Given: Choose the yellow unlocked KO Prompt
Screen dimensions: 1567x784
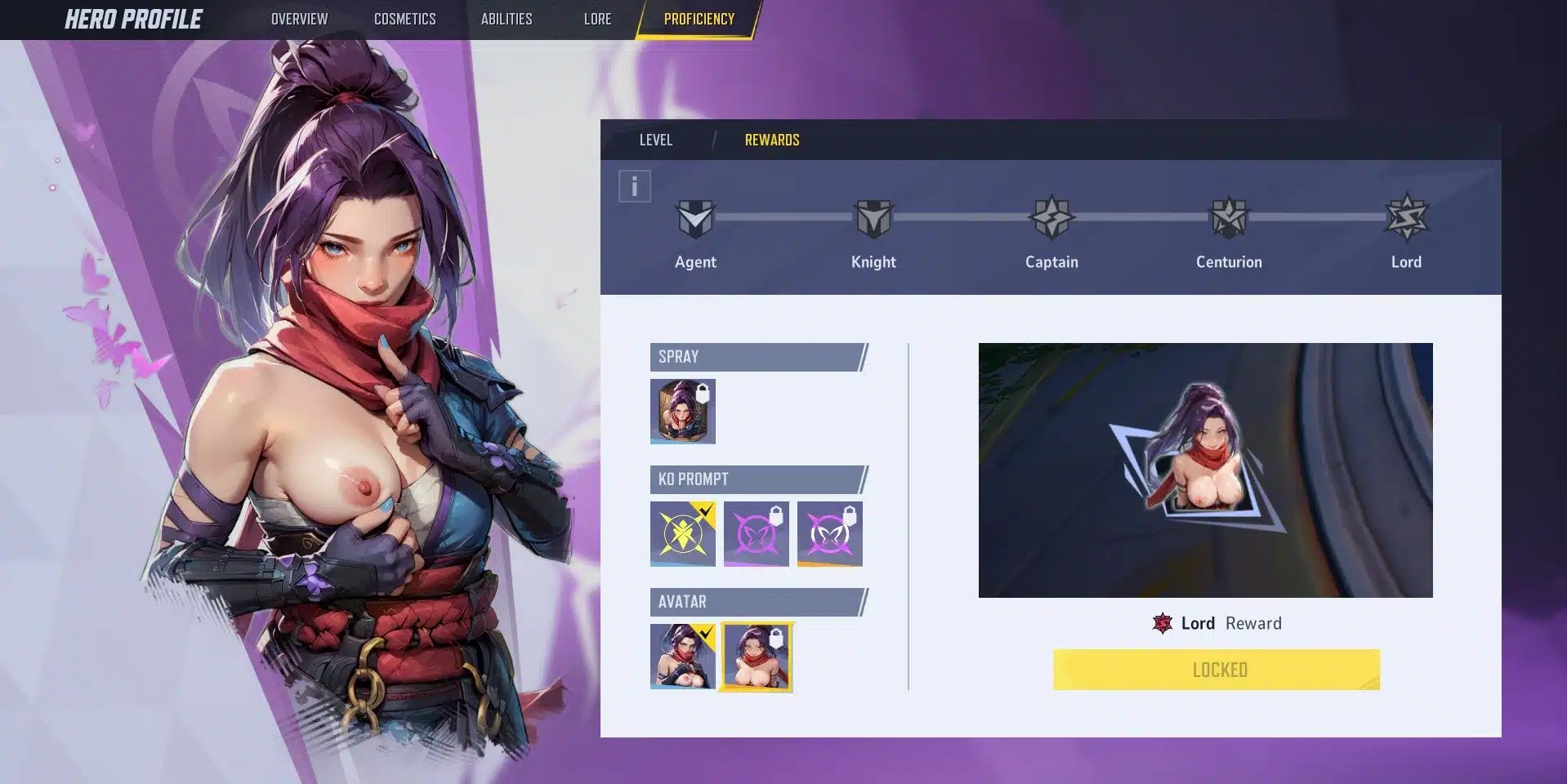Looking at the screenshot, I should tap(682, 533).
